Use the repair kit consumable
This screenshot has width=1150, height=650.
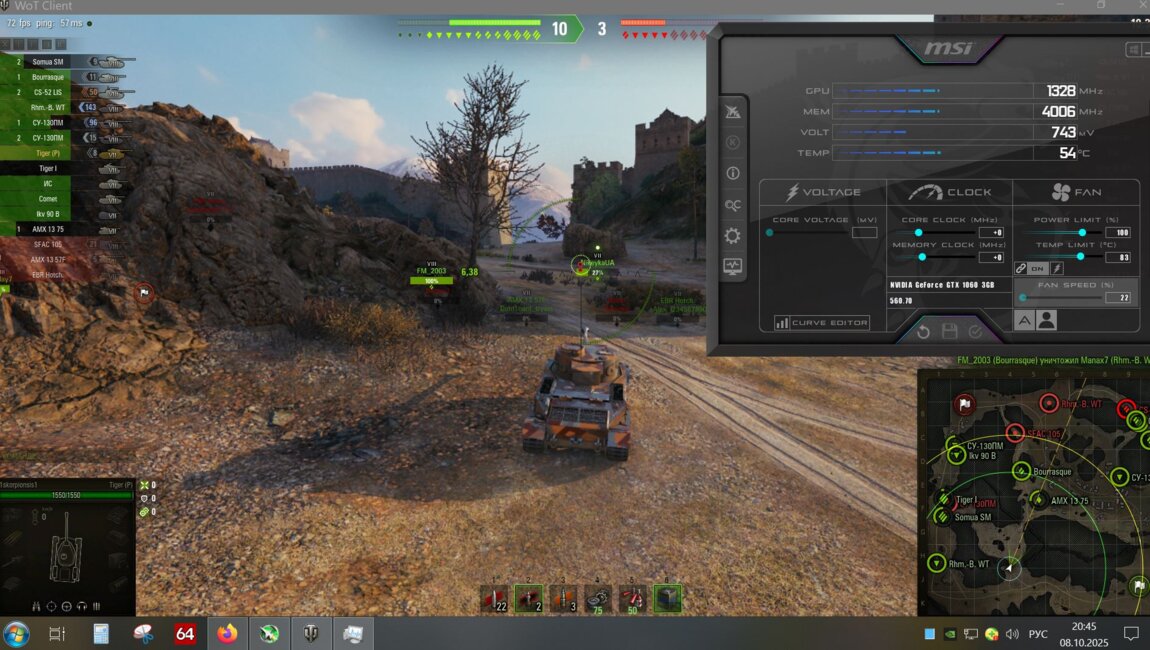click(598, 598)
